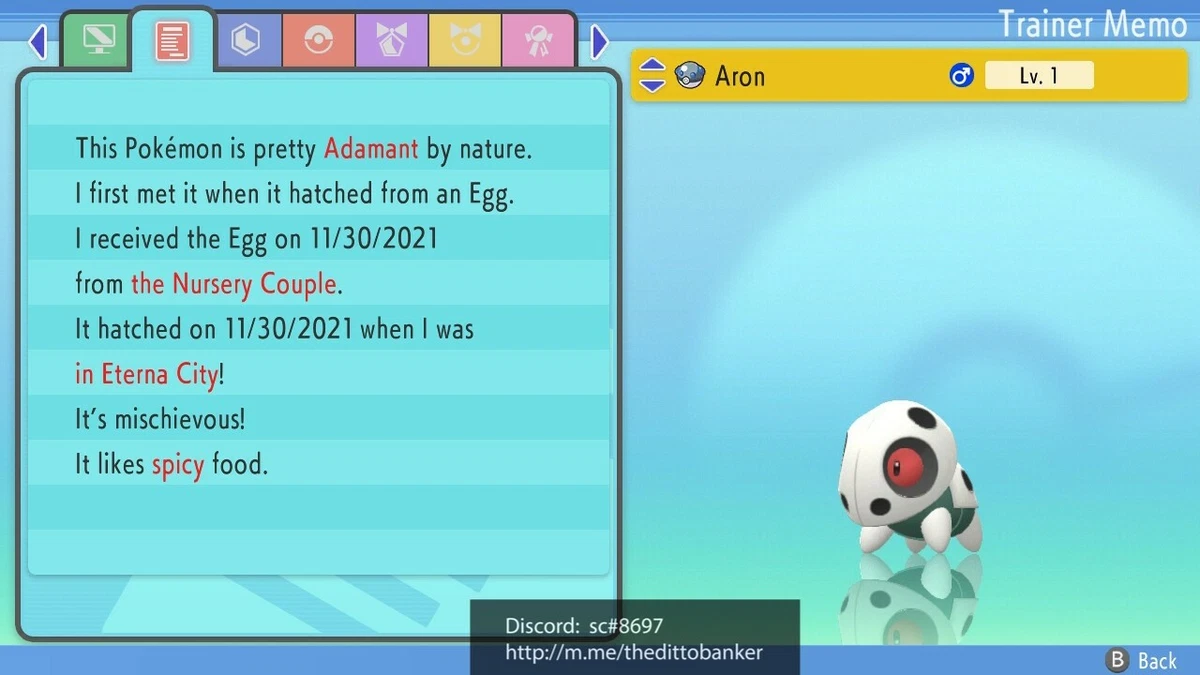Open the m.me/thedittobanker overlay link
This screenshot has width=1200, height=675.
click(634, 652)
